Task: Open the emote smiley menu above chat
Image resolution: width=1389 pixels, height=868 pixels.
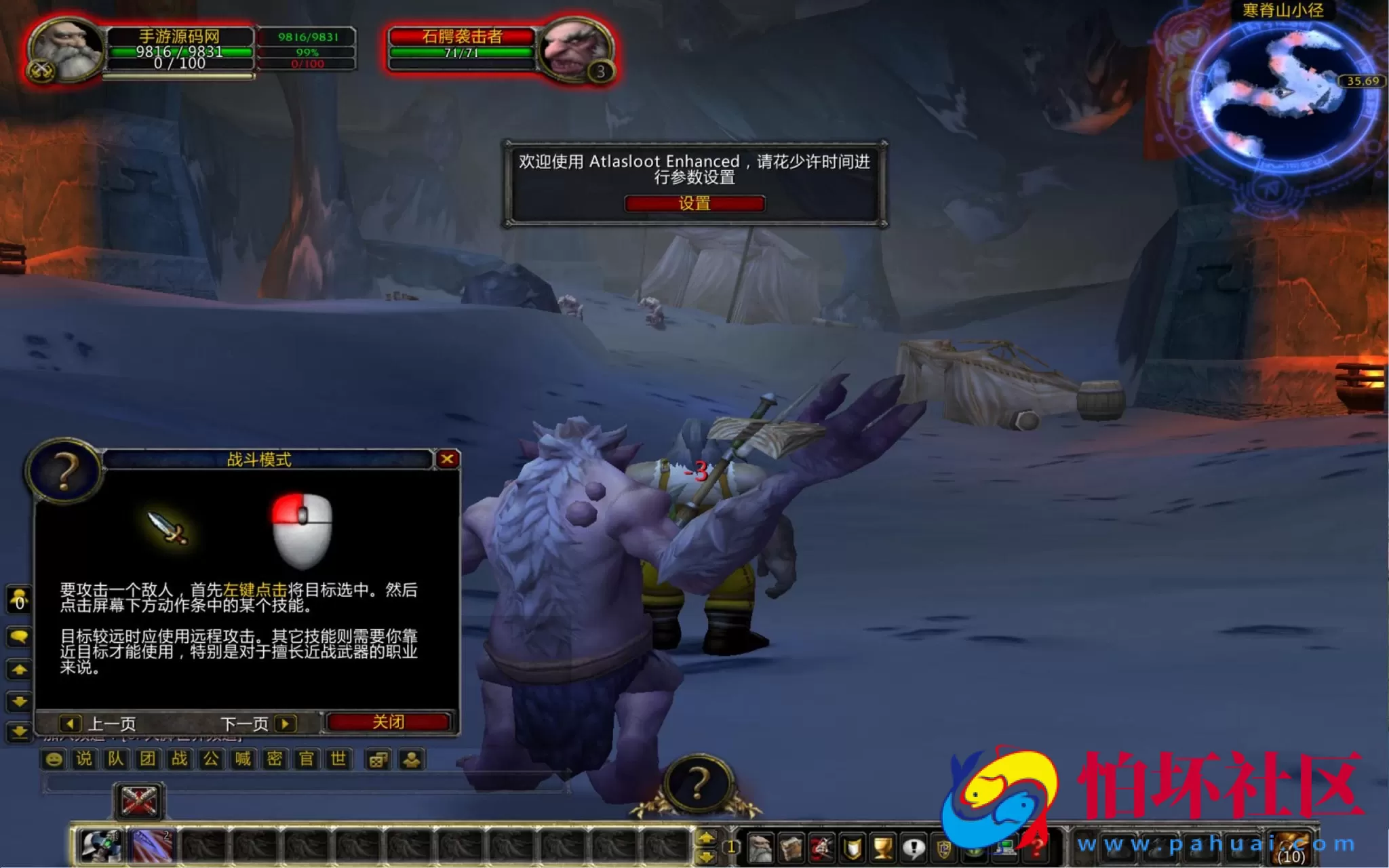Action: (x=54, y=759)
